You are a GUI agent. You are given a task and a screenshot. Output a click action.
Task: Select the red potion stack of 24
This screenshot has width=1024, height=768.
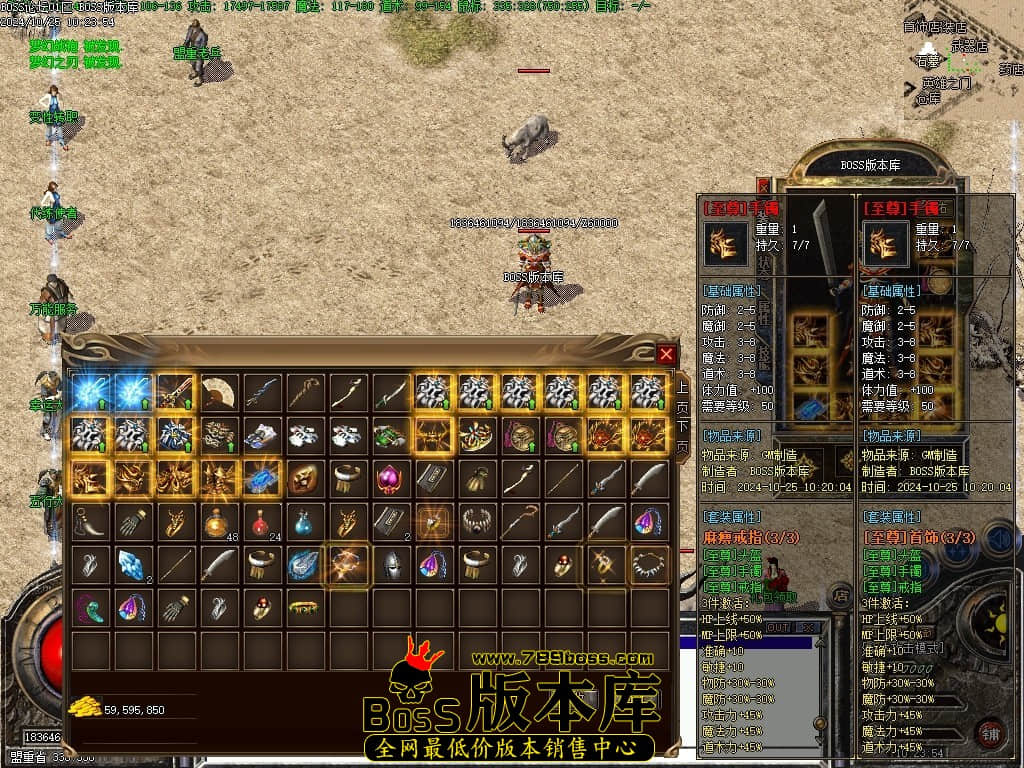263,521
